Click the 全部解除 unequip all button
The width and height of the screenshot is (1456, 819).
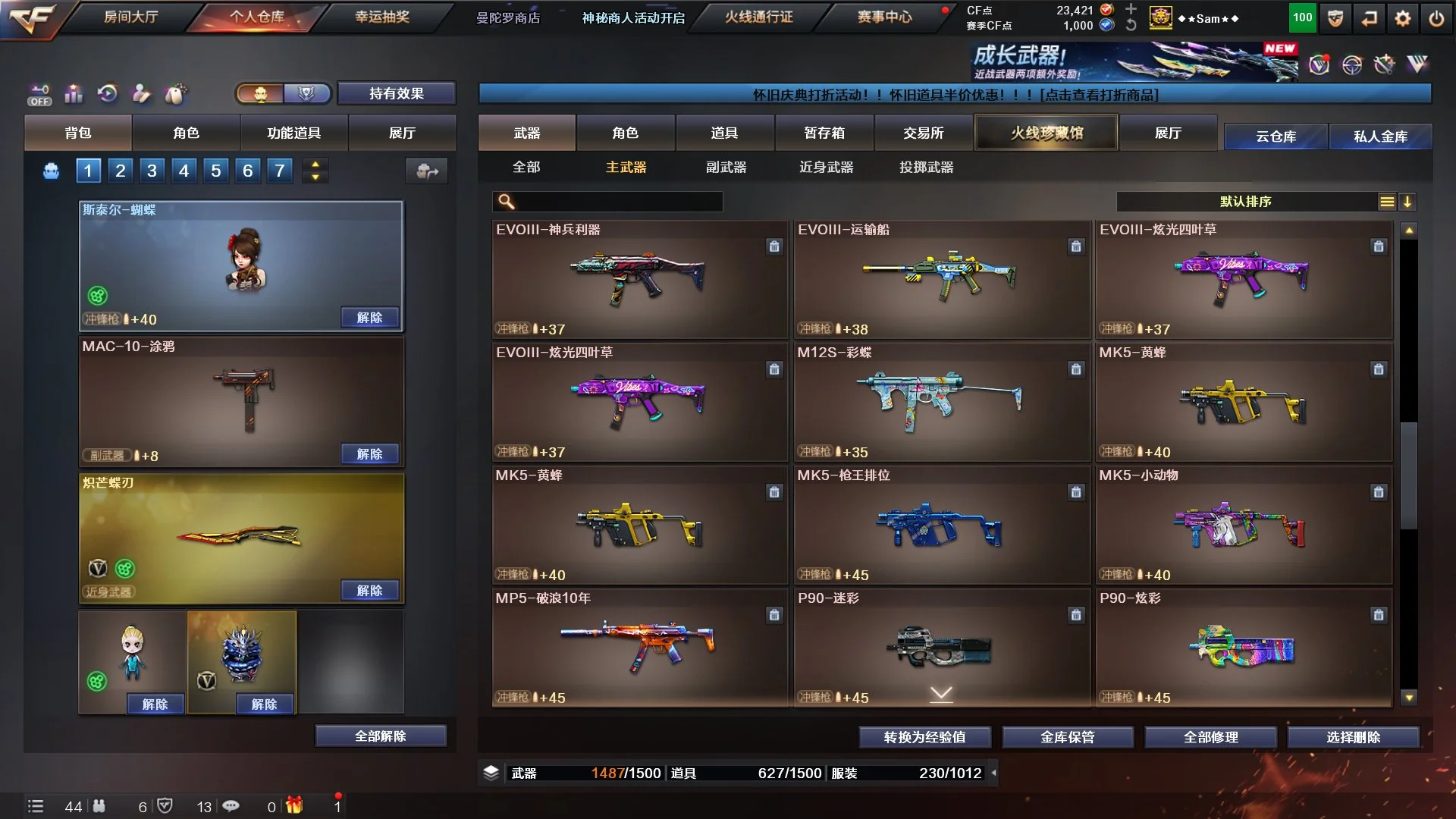click(381, 736)
